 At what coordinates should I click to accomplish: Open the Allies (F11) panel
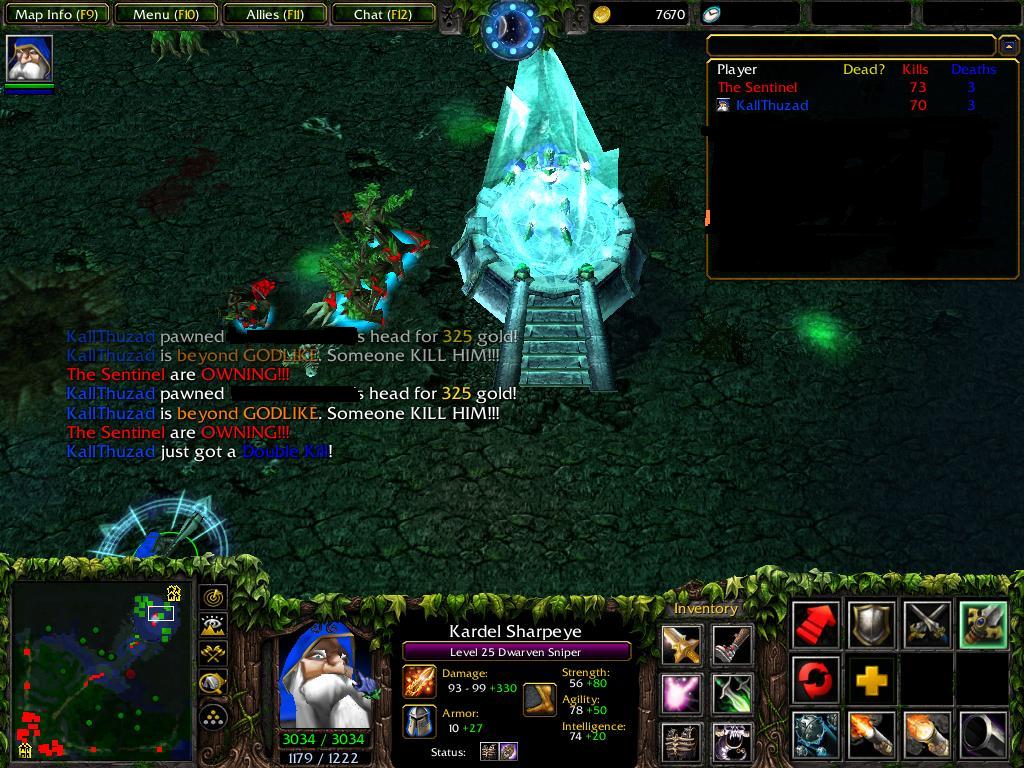click(275, 15)
